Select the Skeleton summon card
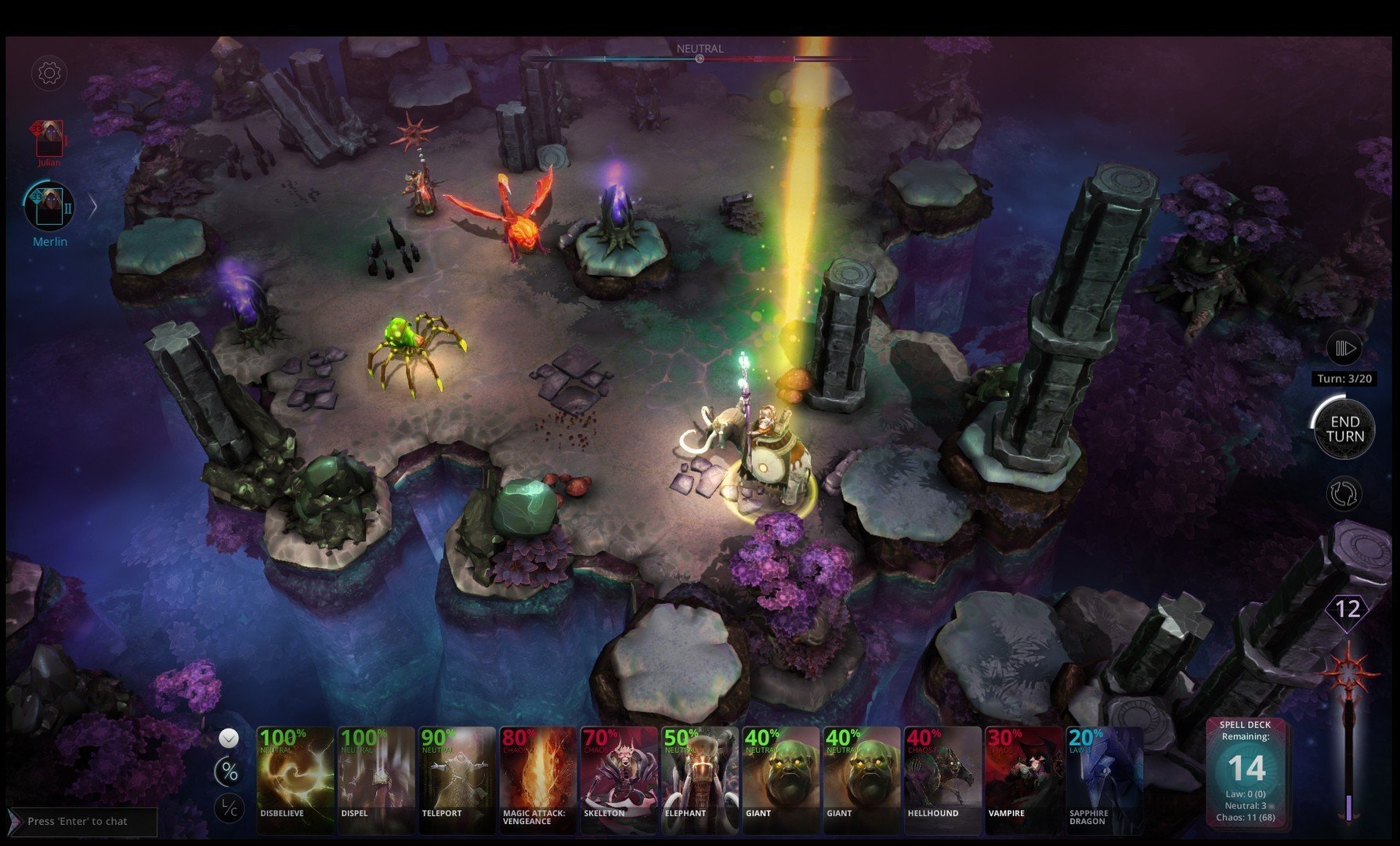This screenshot has width=1400, height=846. coord(619,777)
